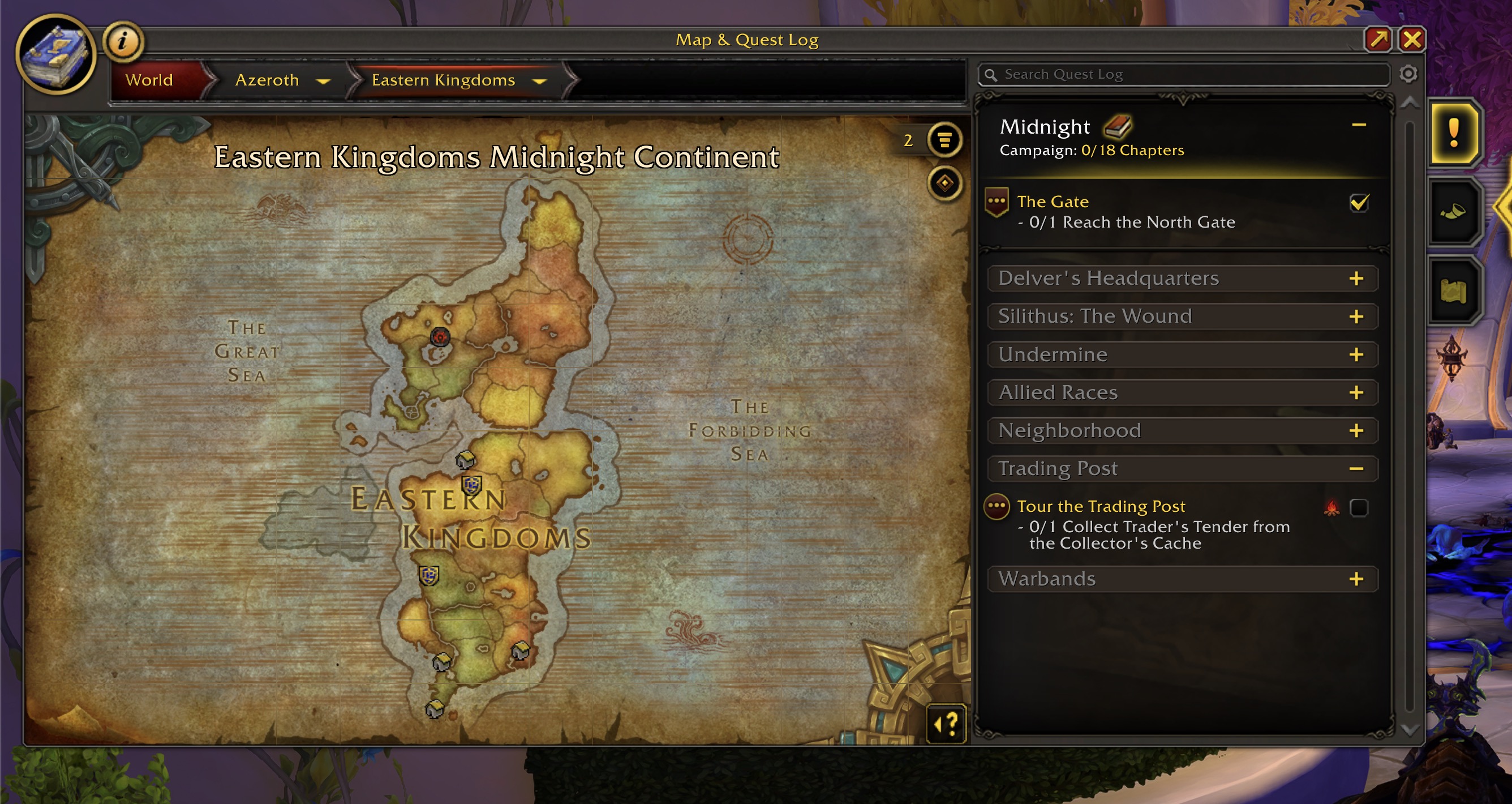Click the map help question mark button
Viewport: 1512px width, 804px height.
pos(946,724)
